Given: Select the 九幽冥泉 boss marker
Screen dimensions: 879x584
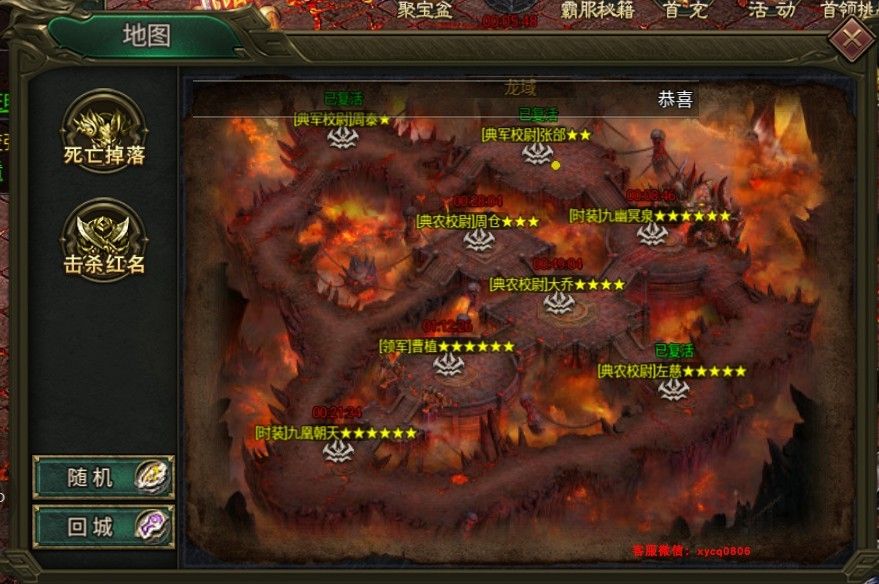Looking at the screenshot, I should pos(652,234).
